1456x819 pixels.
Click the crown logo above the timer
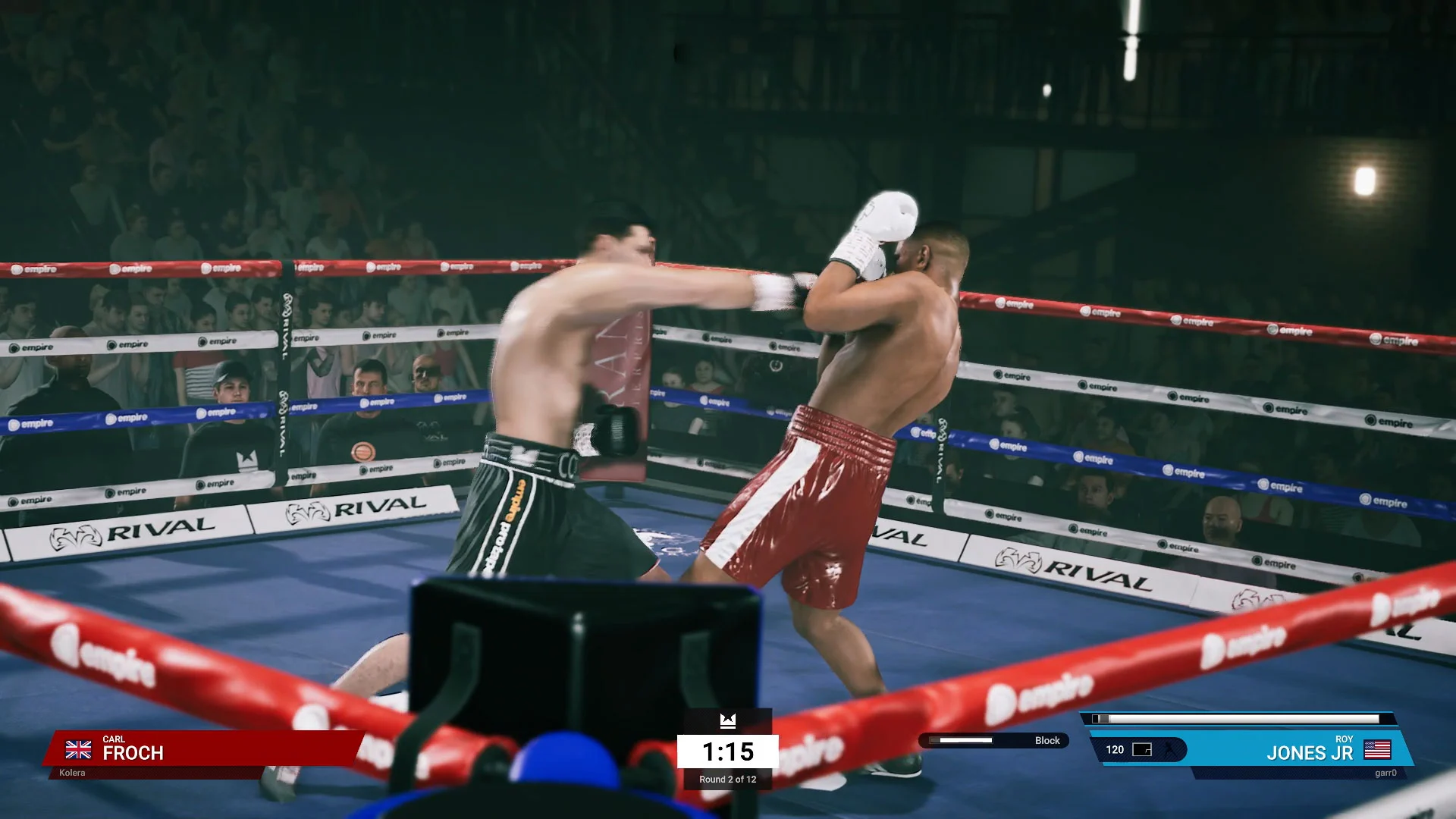click(728, 720)
